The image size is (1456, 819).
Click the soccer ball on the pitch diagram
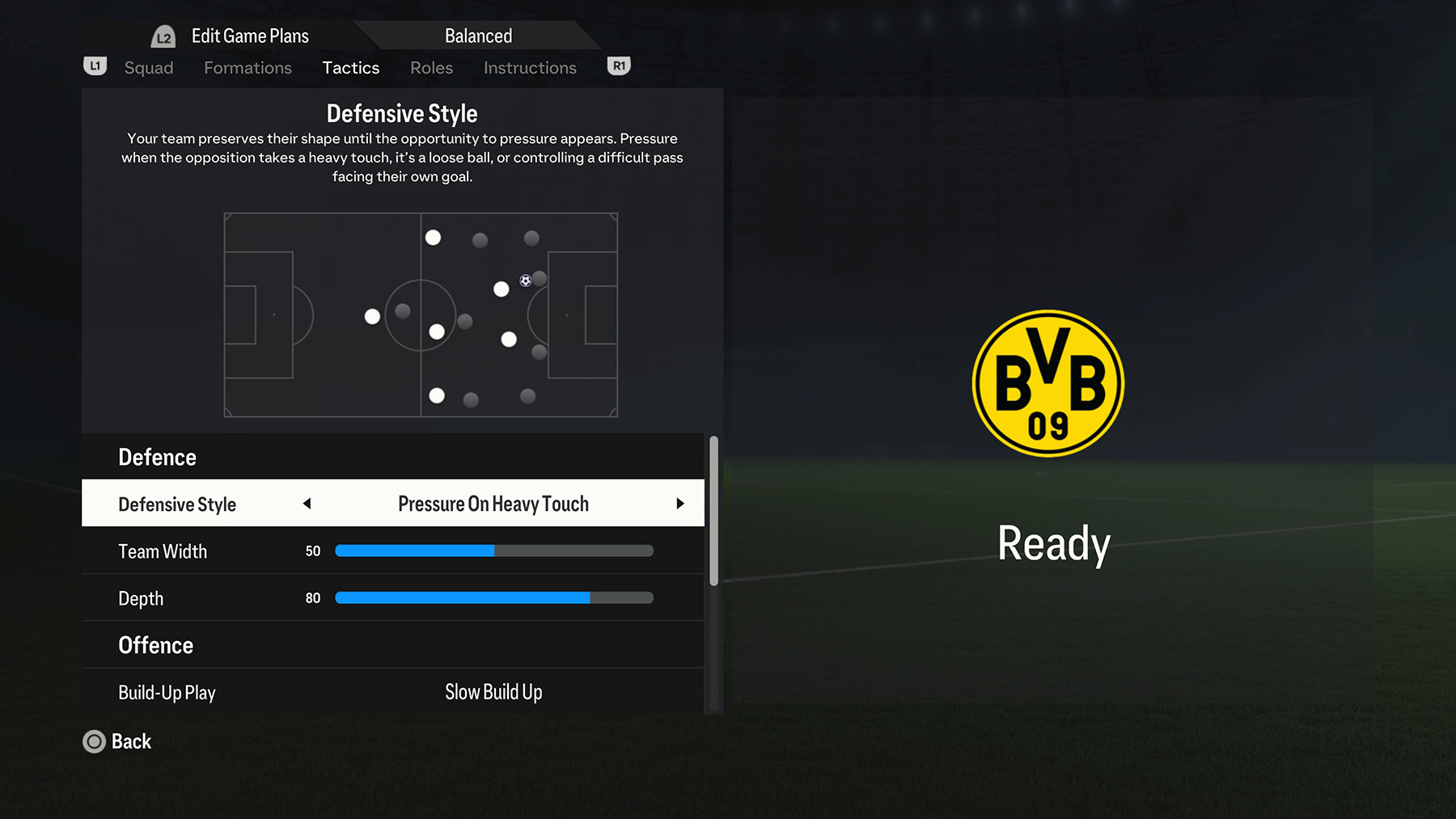525,281
